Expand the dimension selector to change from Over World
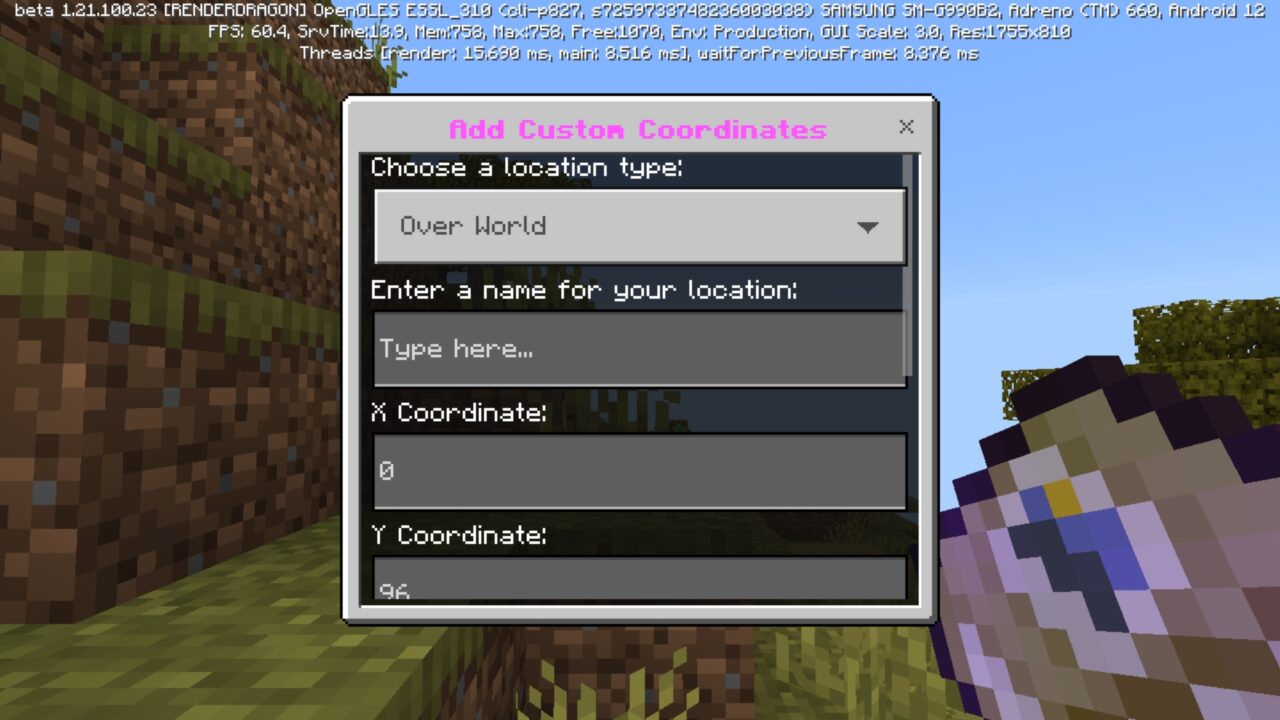The width and height of the screenshot is (1280, 720). pyautogui.click(x=640, y=226)
